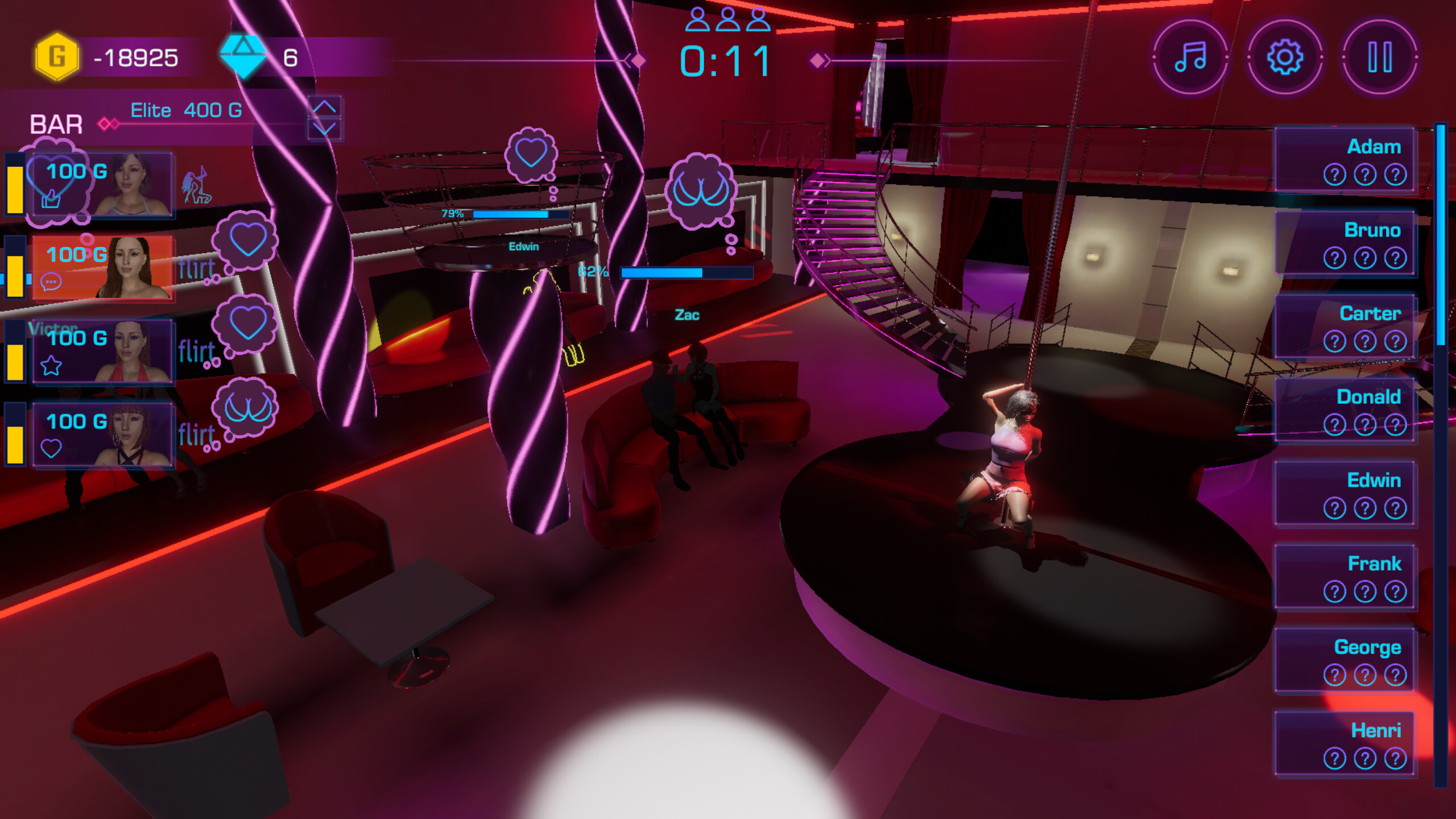Pause the game with the pause icon

coord(1381,56)
